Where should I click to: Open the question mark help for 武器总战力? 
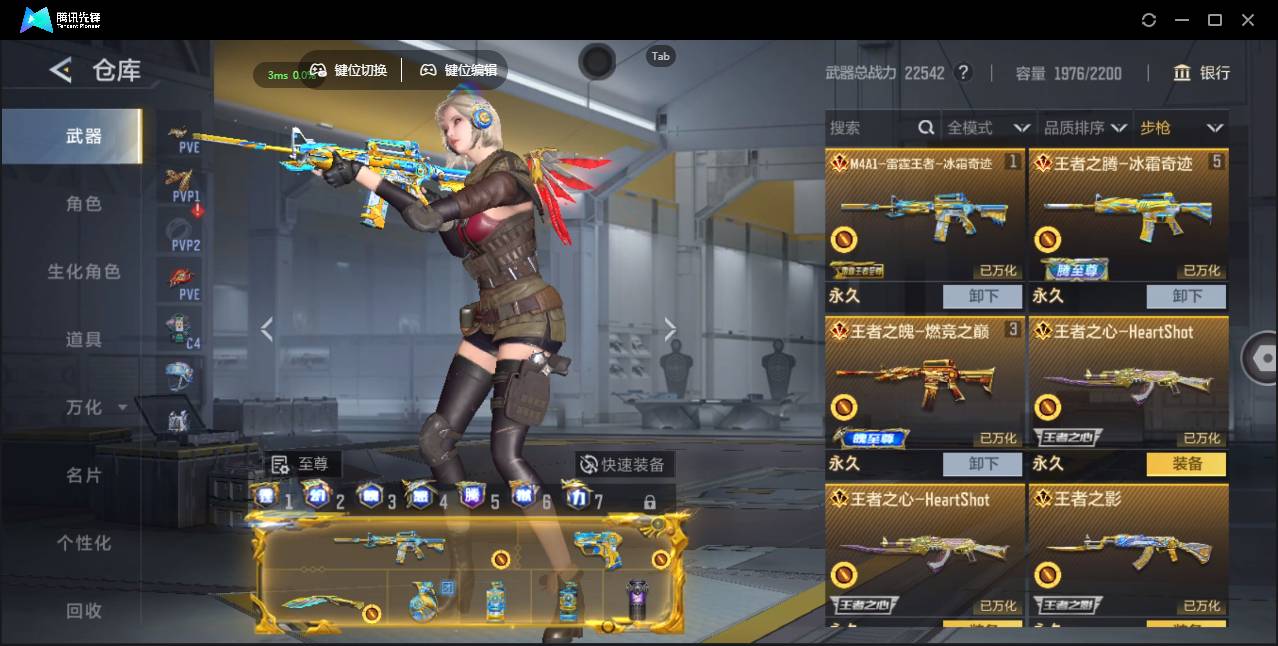963,73
